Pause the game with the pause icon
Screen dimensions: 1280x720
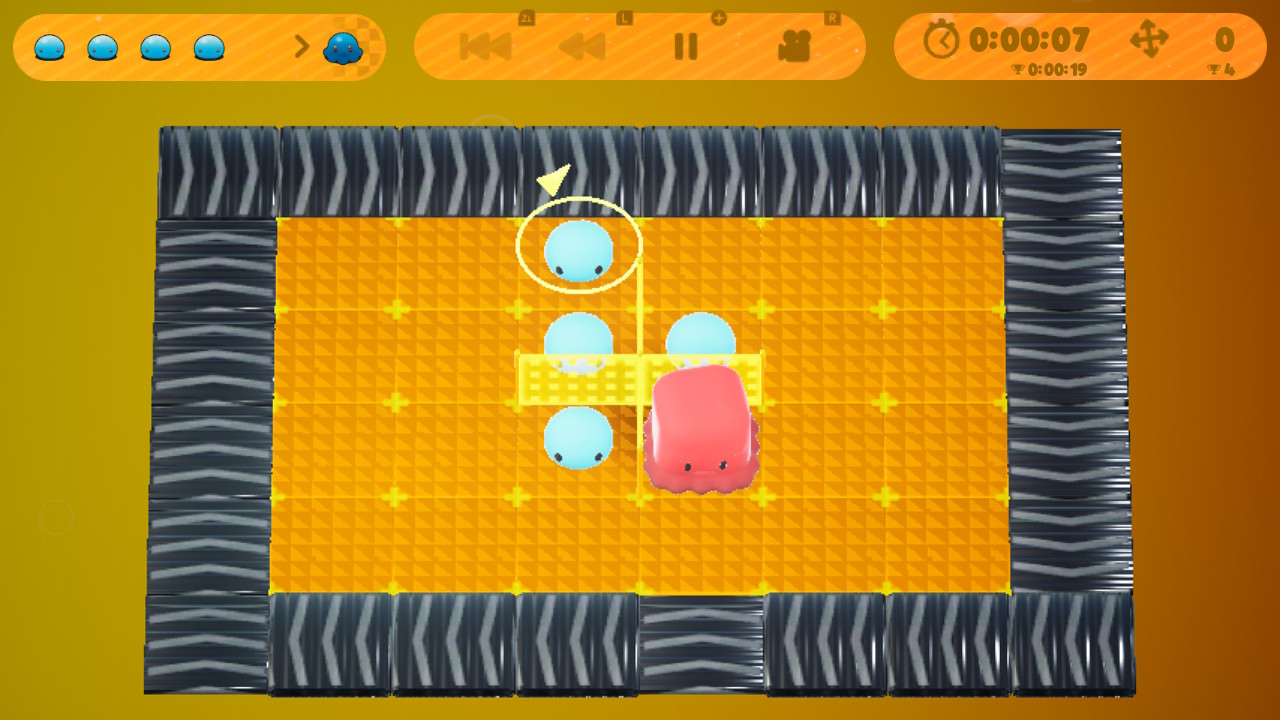click(x=686, y=46)
